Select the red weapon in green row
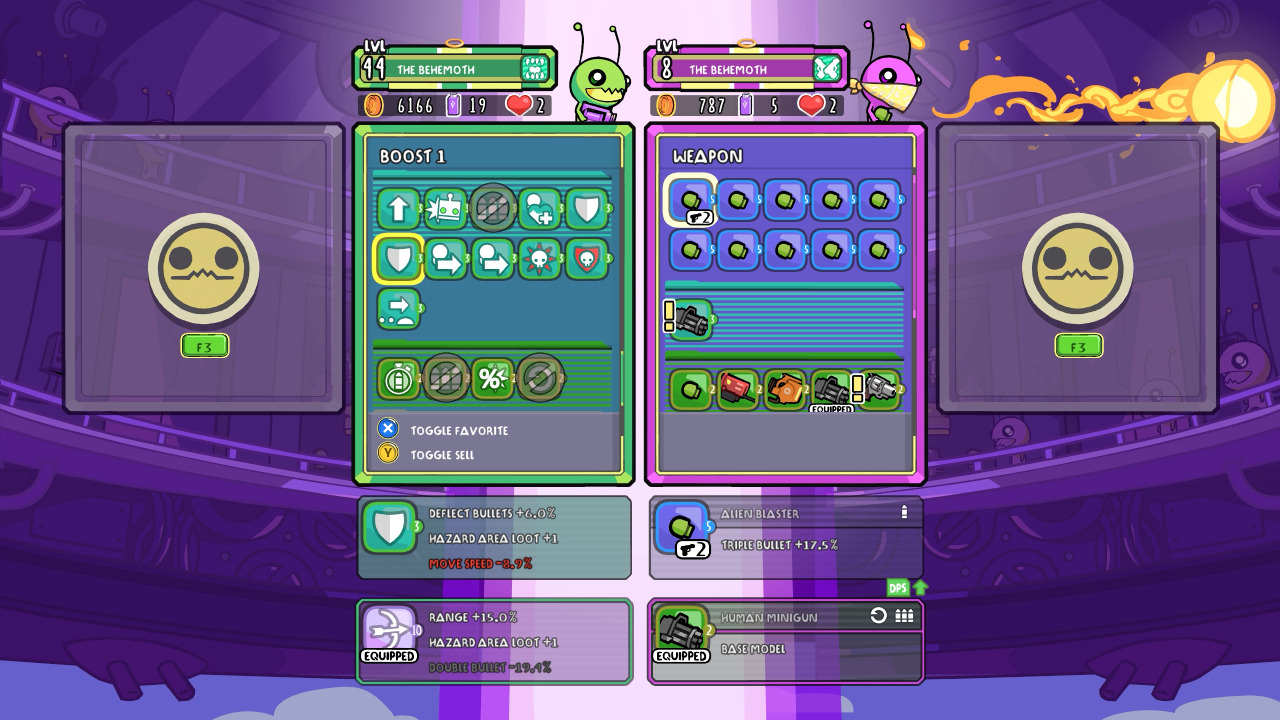Image resolution: width=1280 pixels, height=720 pixels. 738,390
